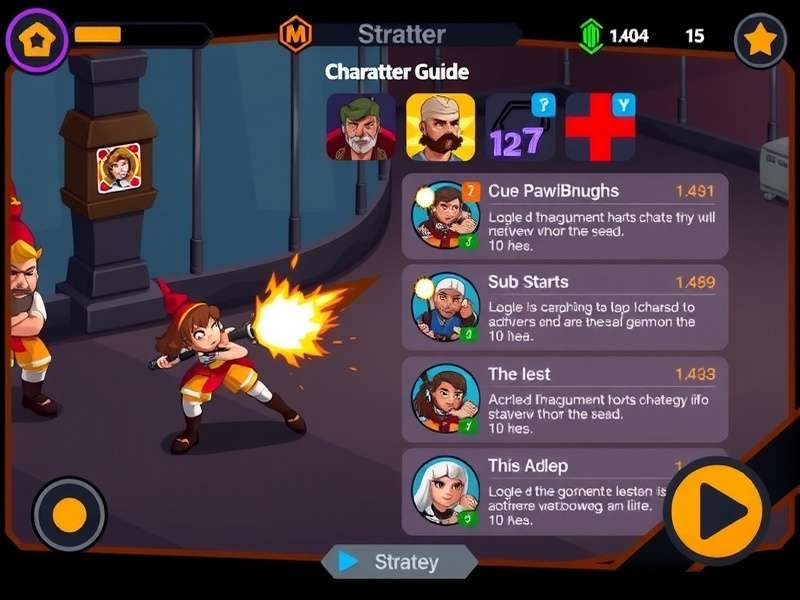
Task: Open the Stratey tab at bottom
Action: click(x=399, y=562)
